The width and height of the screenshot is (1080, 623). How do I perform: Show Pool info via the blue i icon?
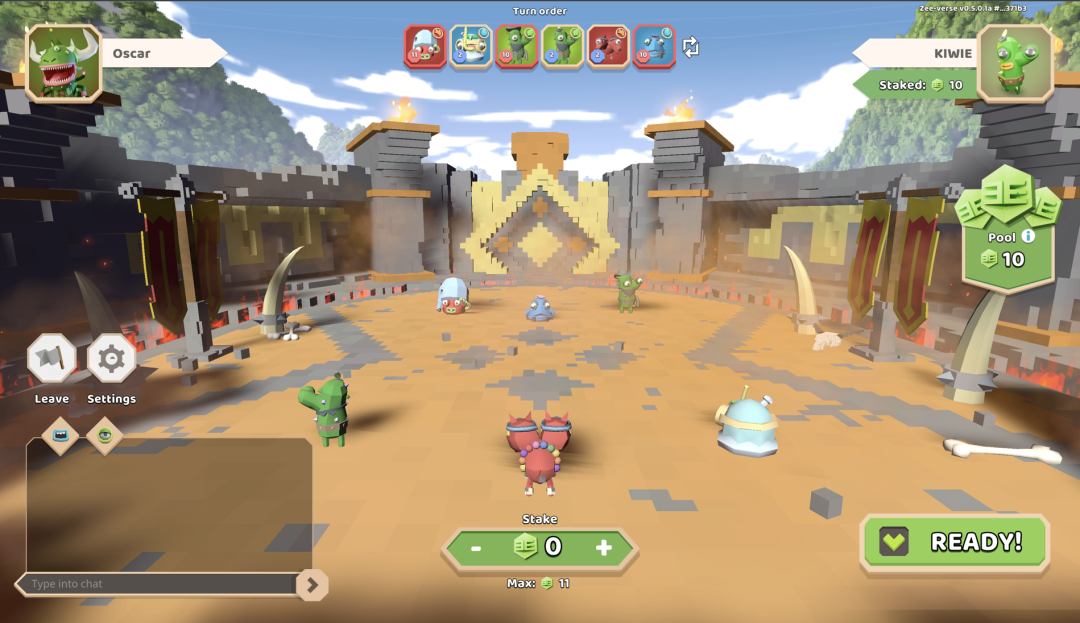pos(1028,237)
